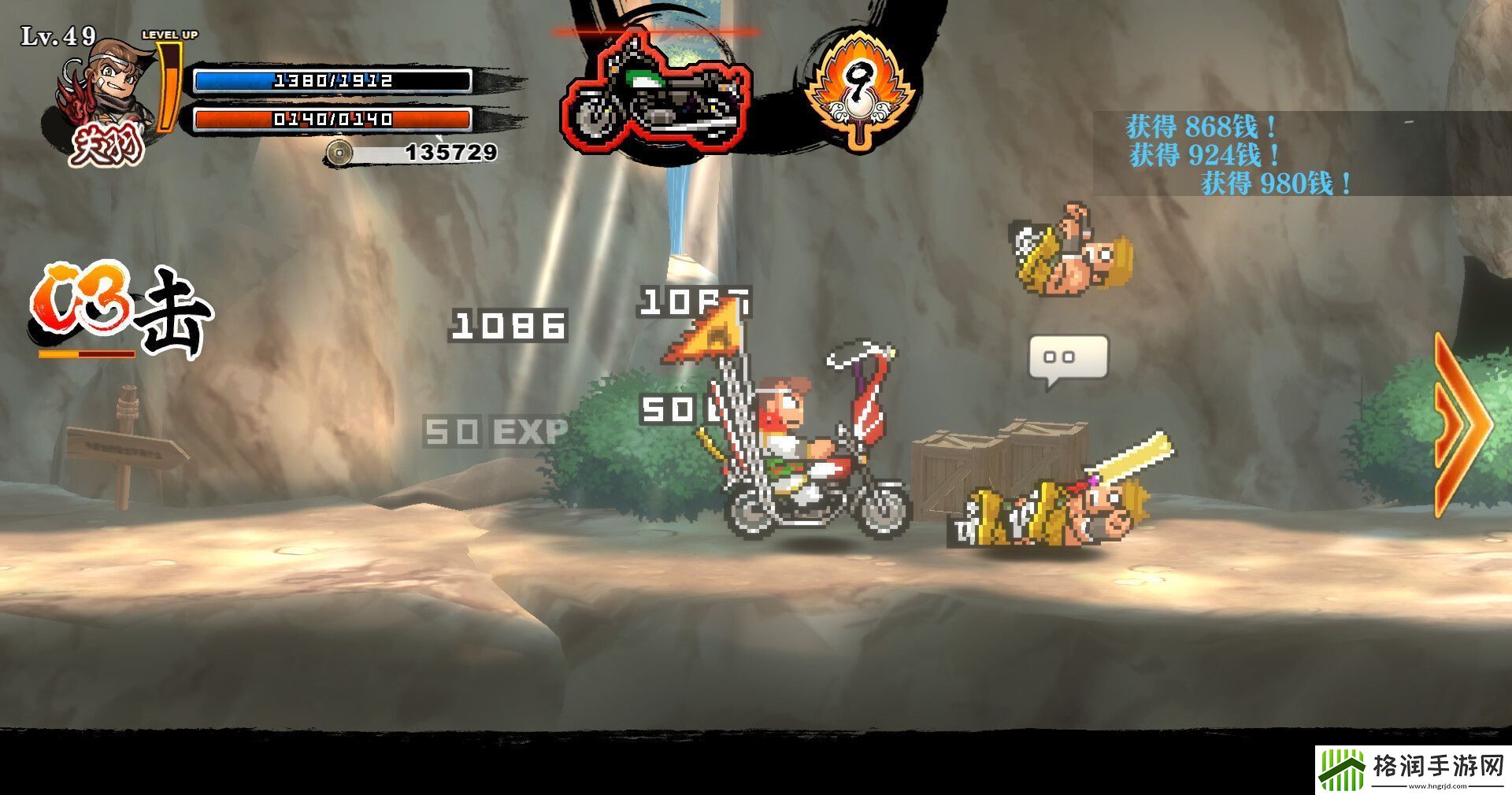The width and height of the screenshot is (1512, 795).
Task: Tap the orange double-arrow advance indicator
Action: (x=1463, y=425)
